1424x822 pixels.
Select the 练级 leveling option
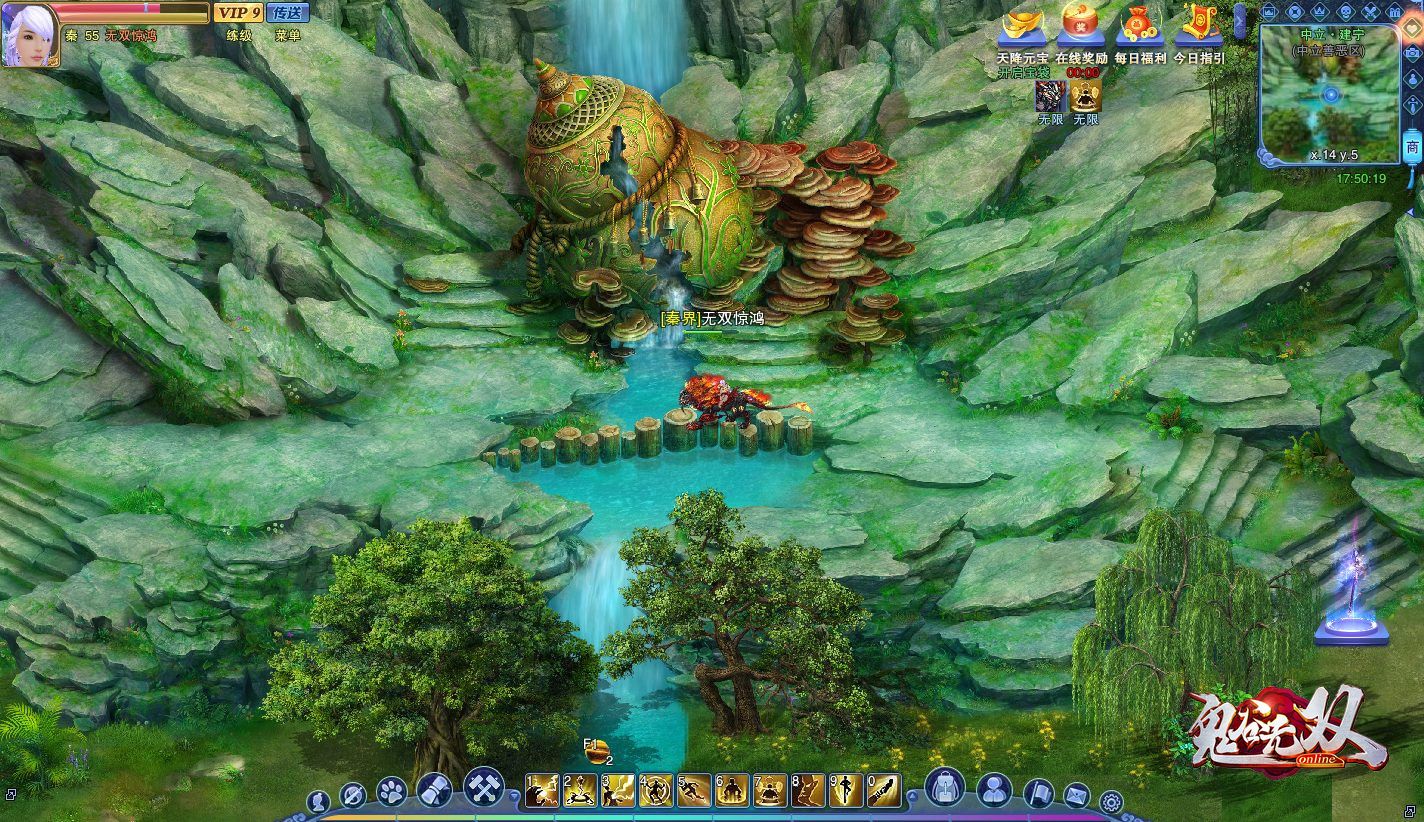pos(239,35)
